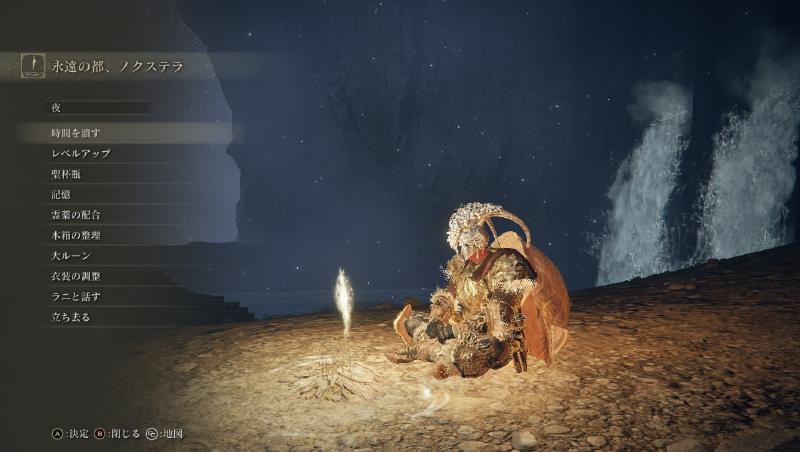This screenshot has height=452, width=800.
Task: Open 衣装の調整 garment alteration
Action: 76,276
